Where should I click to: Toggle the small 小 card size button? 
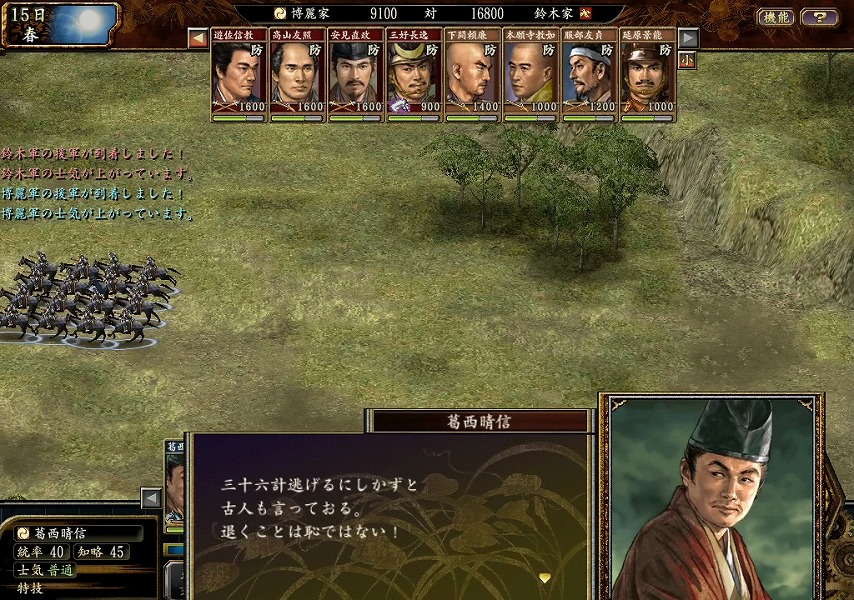tap(688, 60)
